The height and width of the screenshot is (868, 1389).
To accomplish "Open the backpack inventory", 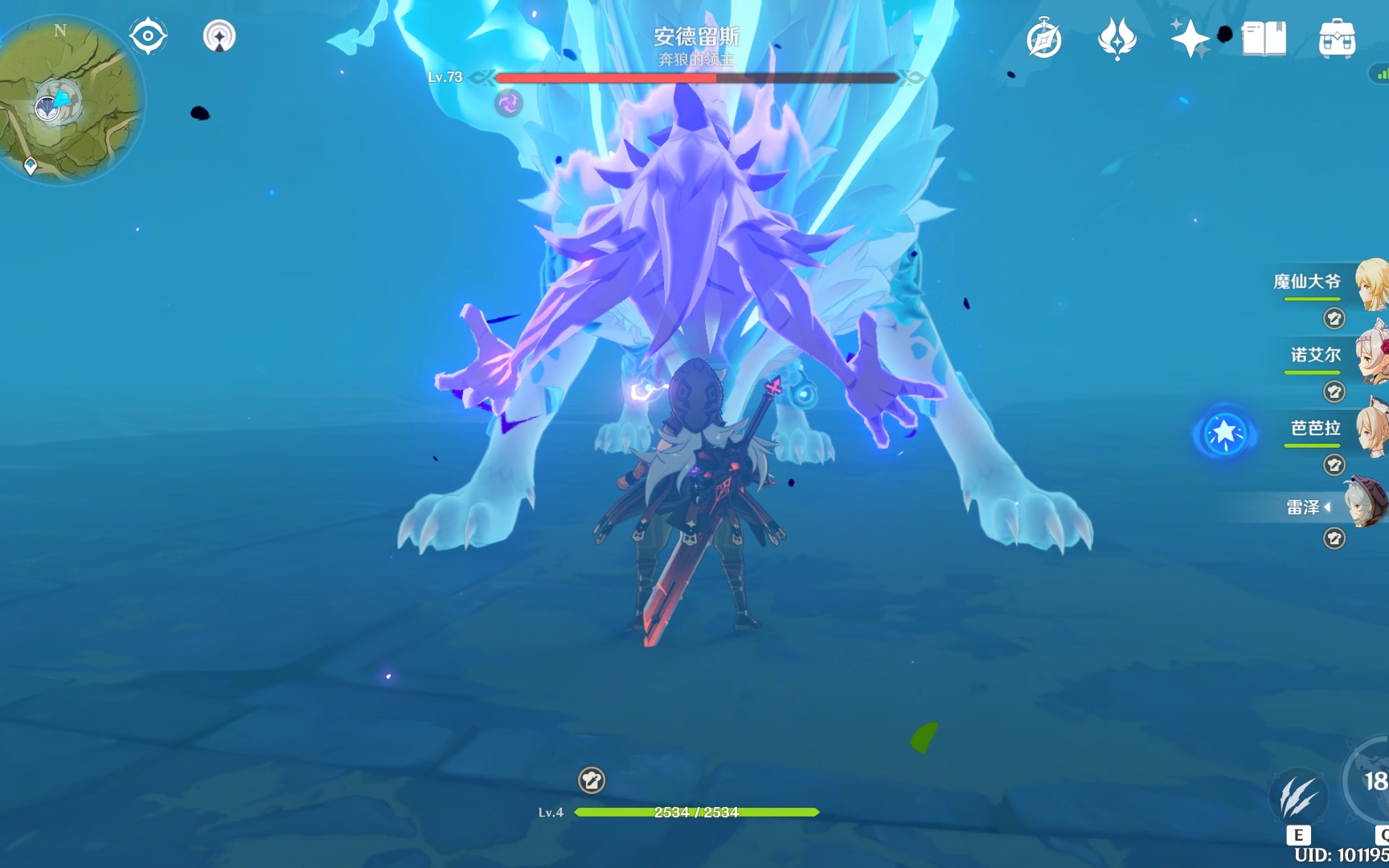I will [x=1337, y=39].
